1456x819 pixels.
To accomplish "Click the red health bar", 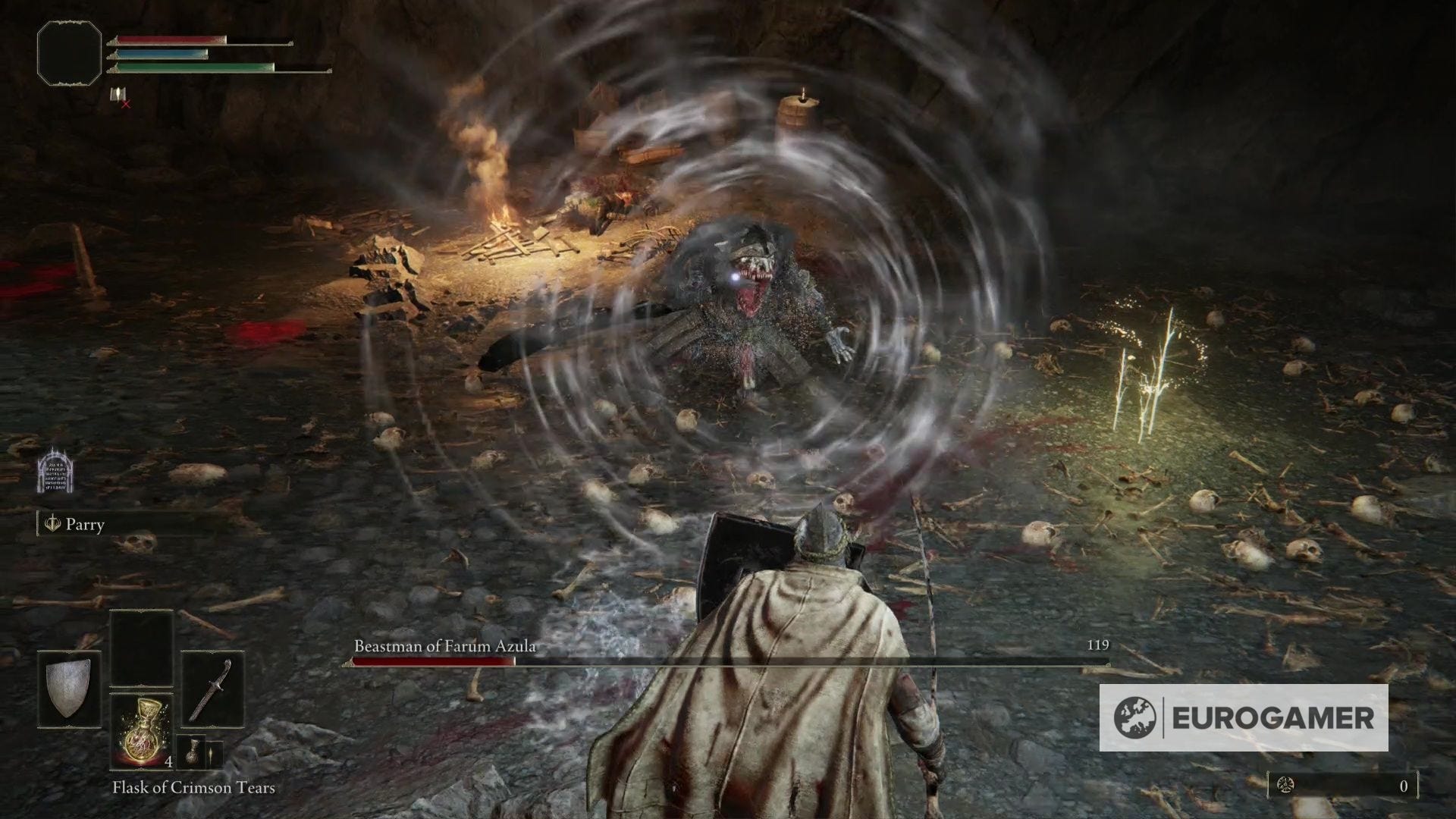I will 167,41.
